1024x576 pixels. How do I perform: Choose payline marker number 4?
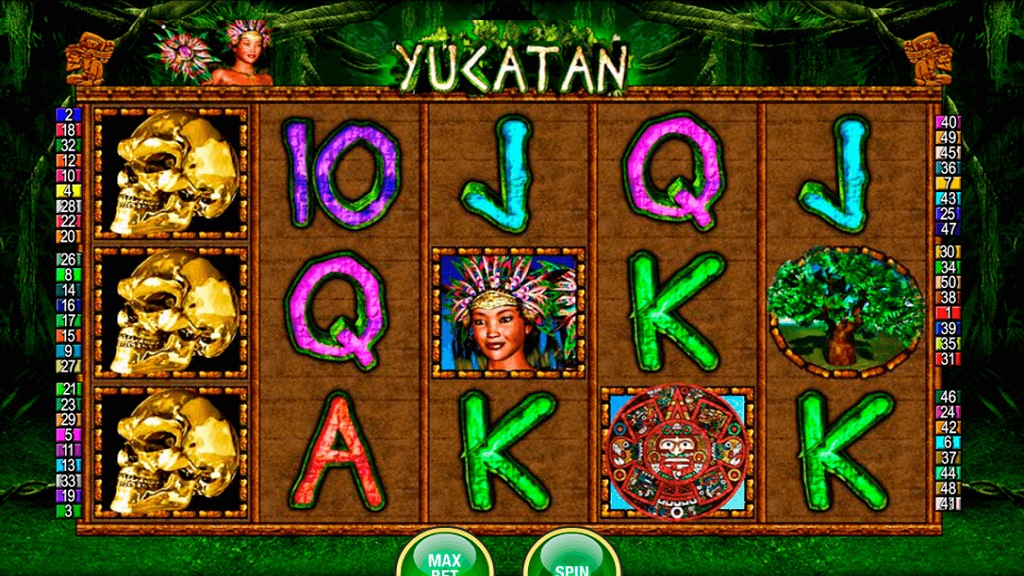(68, 191)
